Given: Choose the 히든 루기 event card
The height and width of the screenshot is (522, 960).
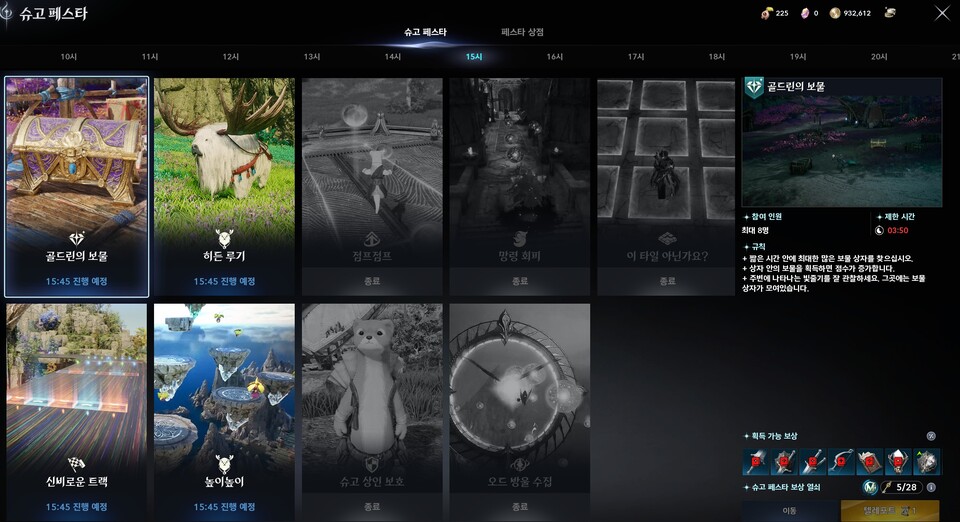Looking at the screenshot, I should point(224,187).
